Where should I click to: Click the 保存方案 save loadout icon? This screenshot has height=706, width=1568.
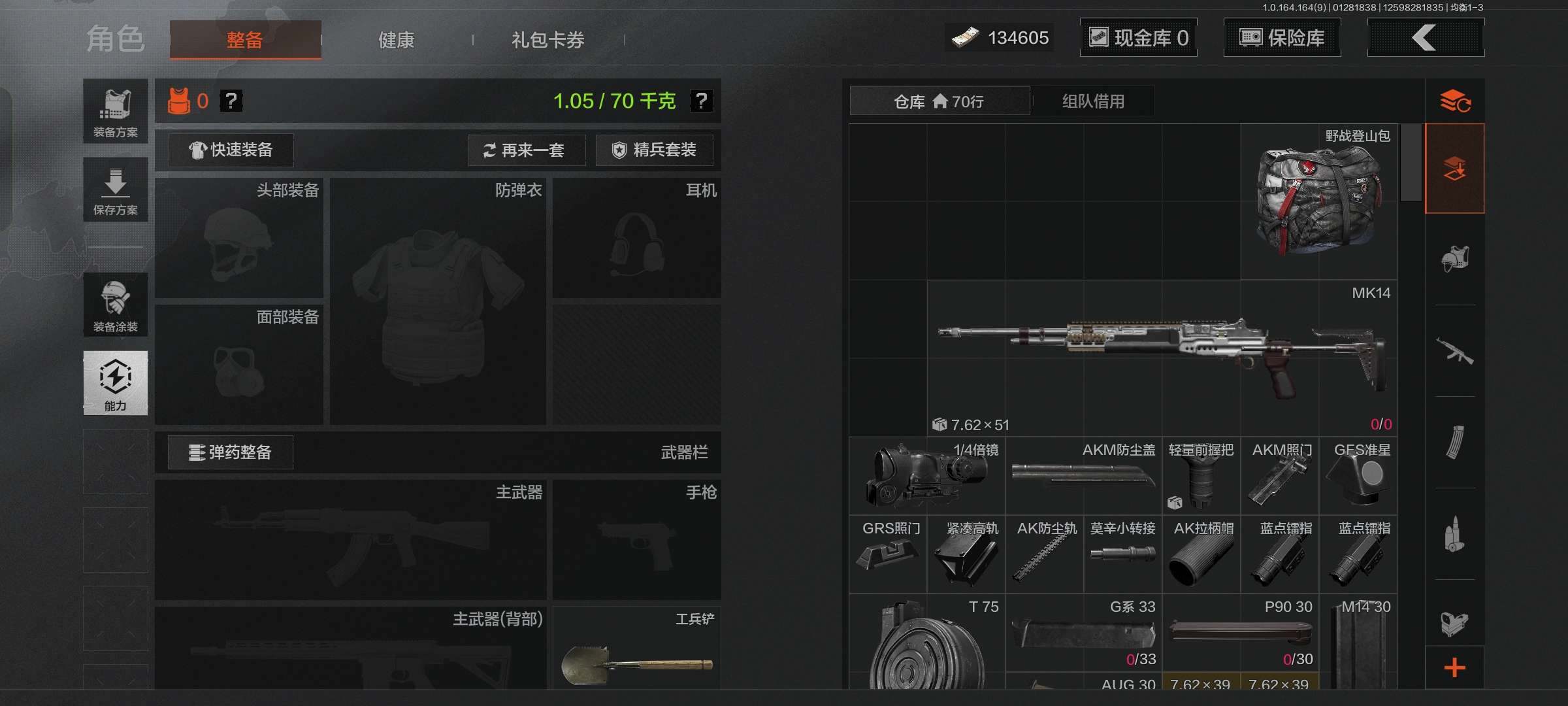click(x=115, y=190)
